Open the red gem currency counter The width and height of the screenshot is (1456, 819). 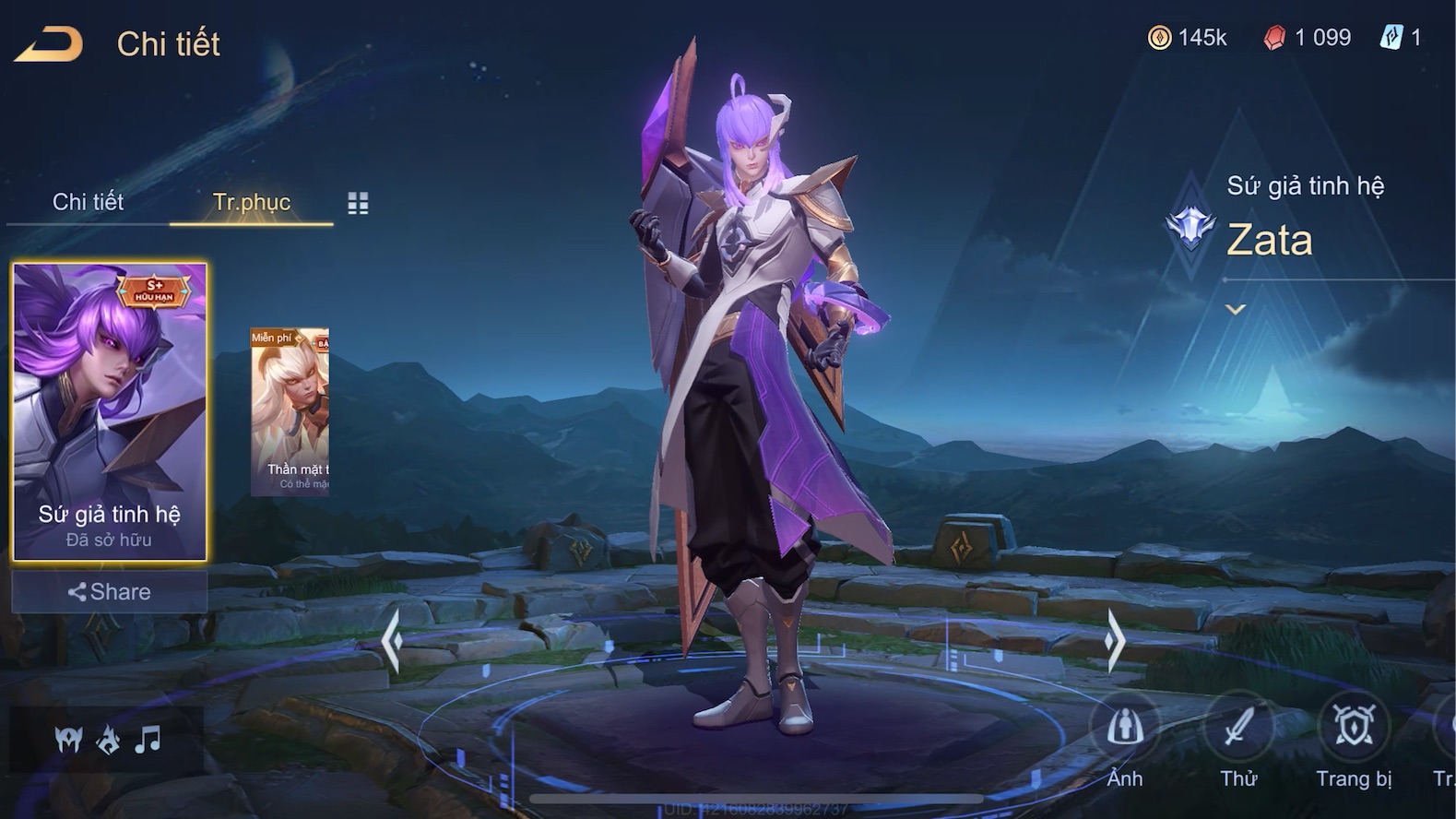[1308, 38]
